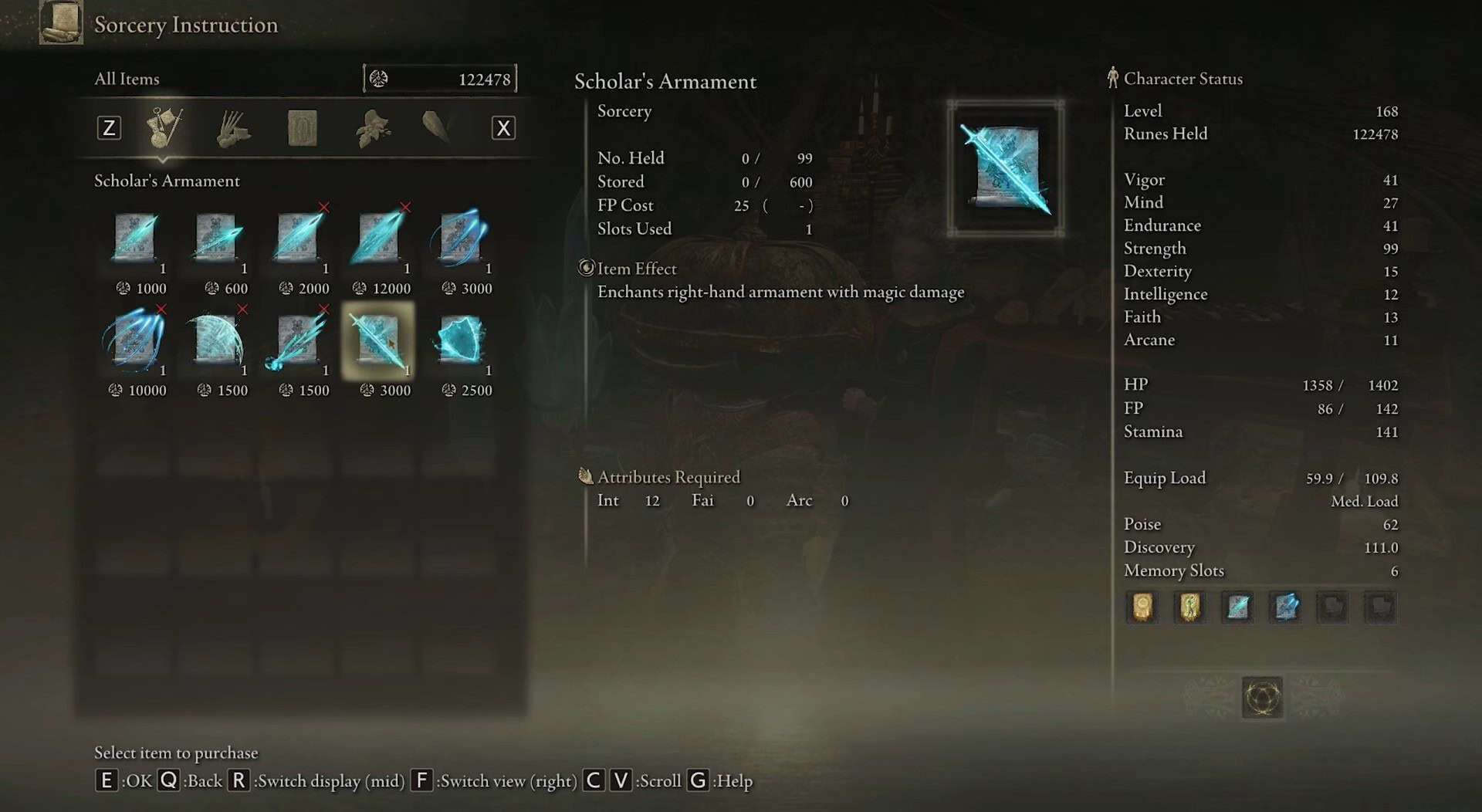
Task: Select the feather category tab
Action: point(437,128)
